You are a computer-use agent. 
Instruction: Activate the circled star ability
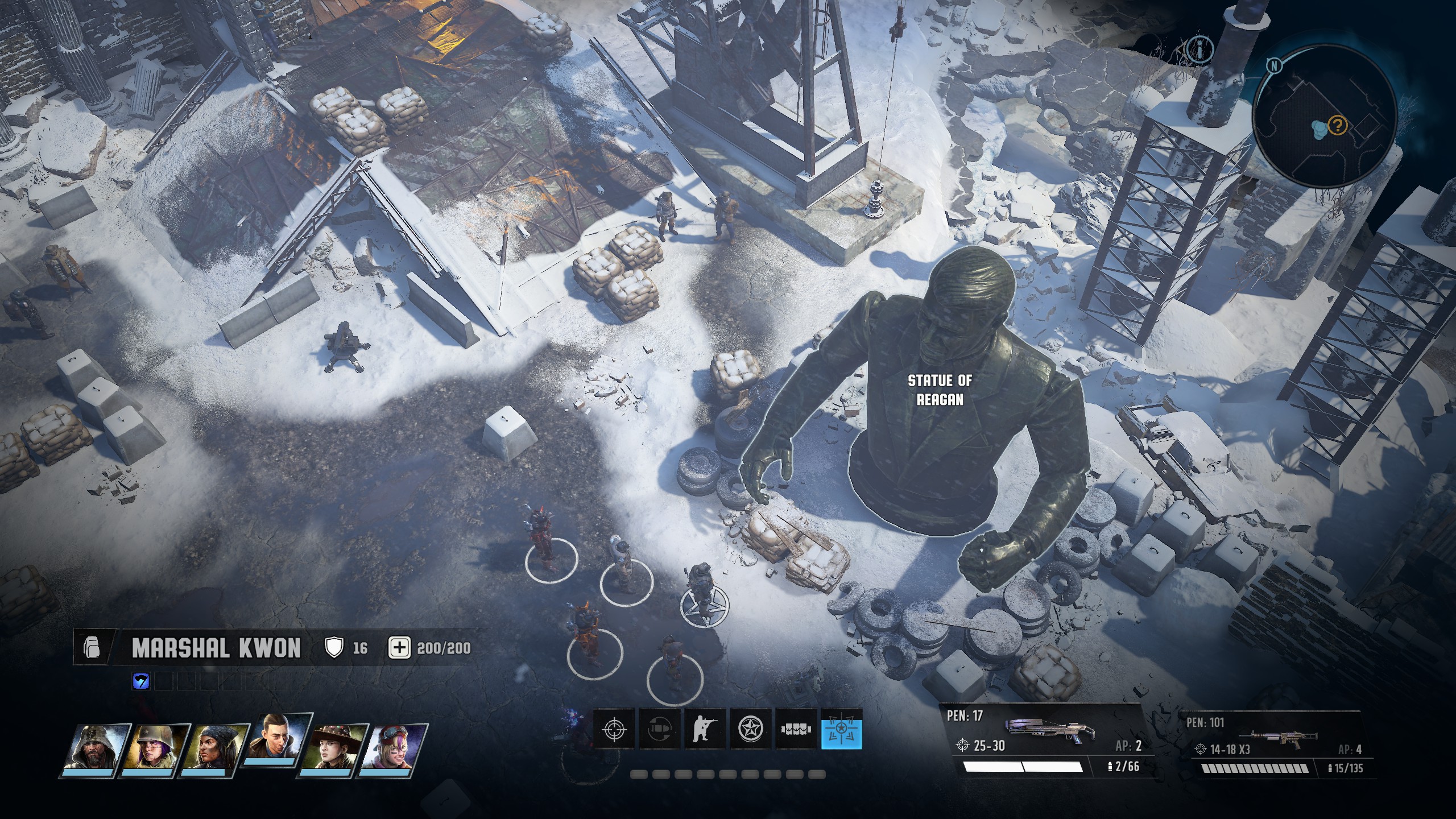point(750,729)
